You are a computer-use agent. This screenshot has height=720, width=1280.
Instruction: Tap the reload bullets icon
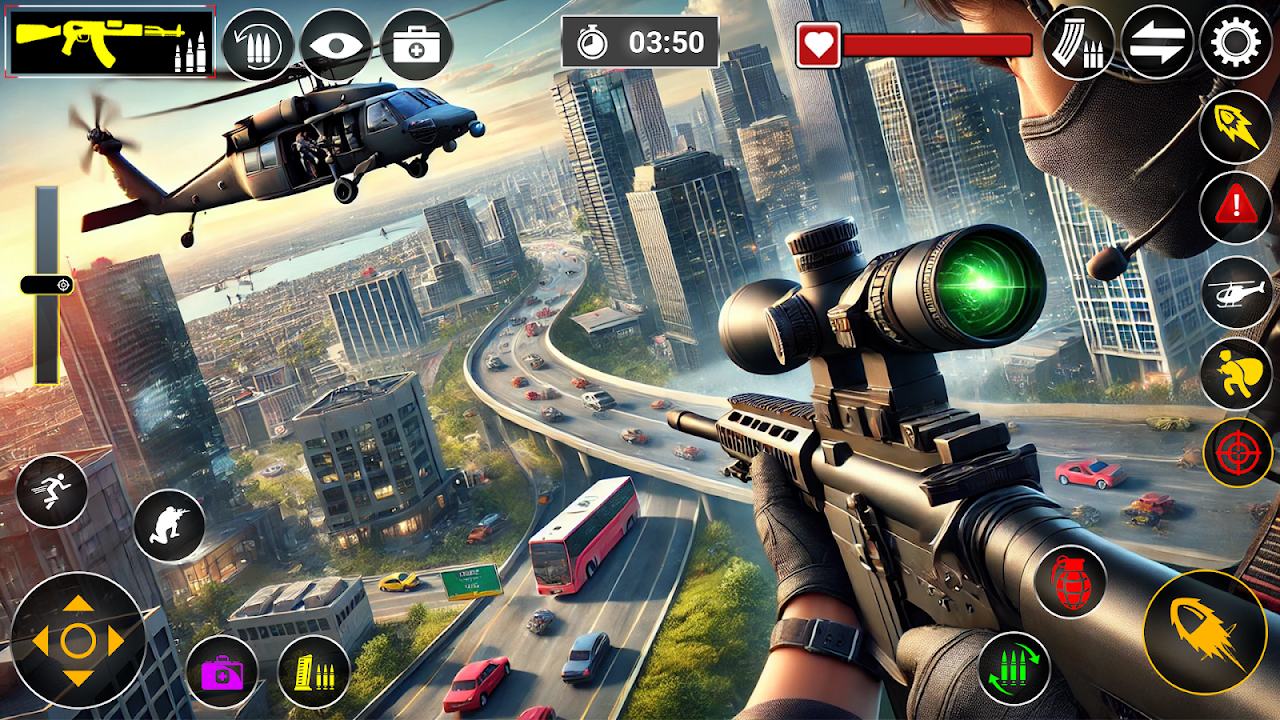coord(257,45)
